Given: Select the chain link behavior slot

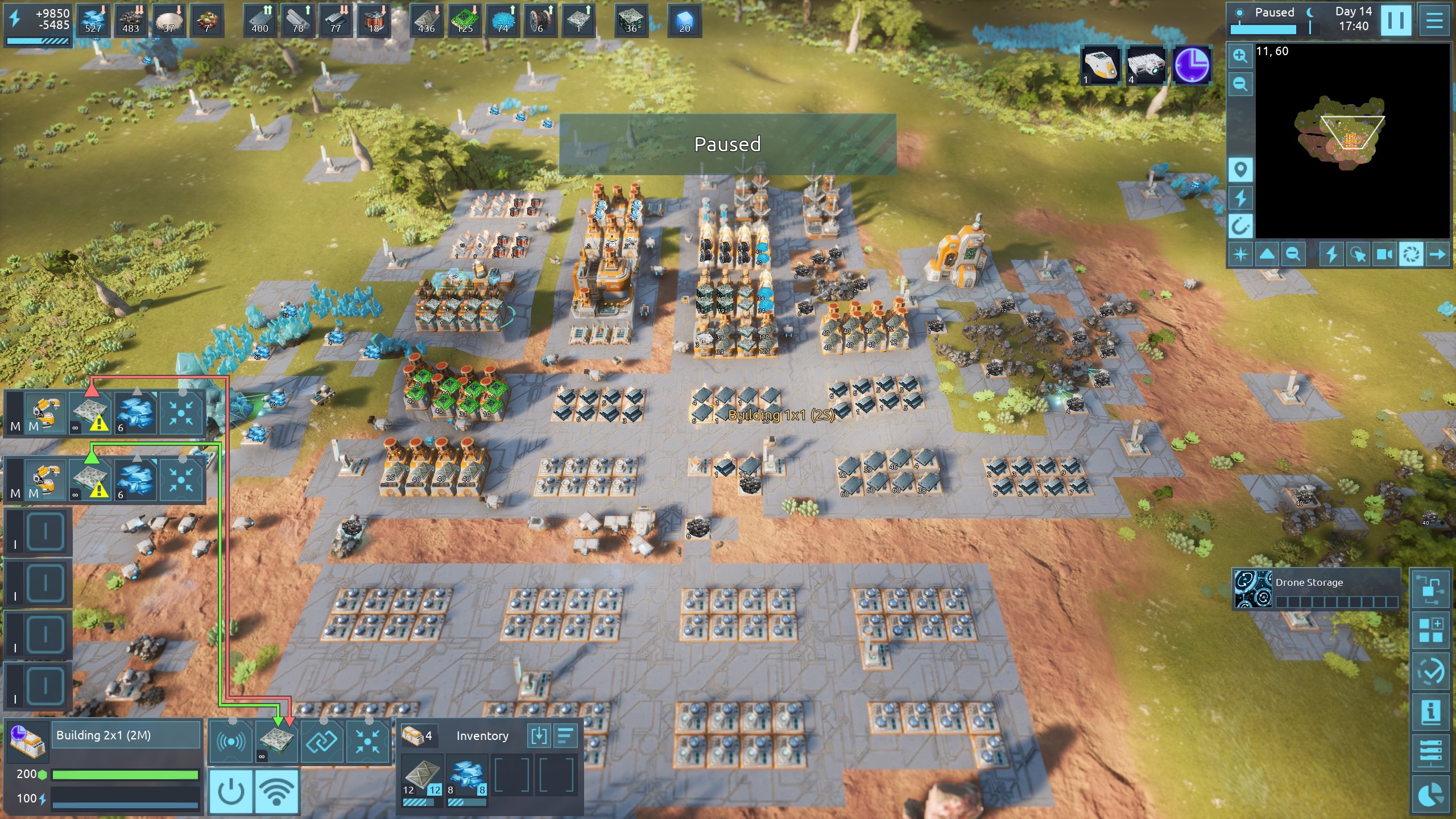Looking at the screenshot, I should 322,741.
